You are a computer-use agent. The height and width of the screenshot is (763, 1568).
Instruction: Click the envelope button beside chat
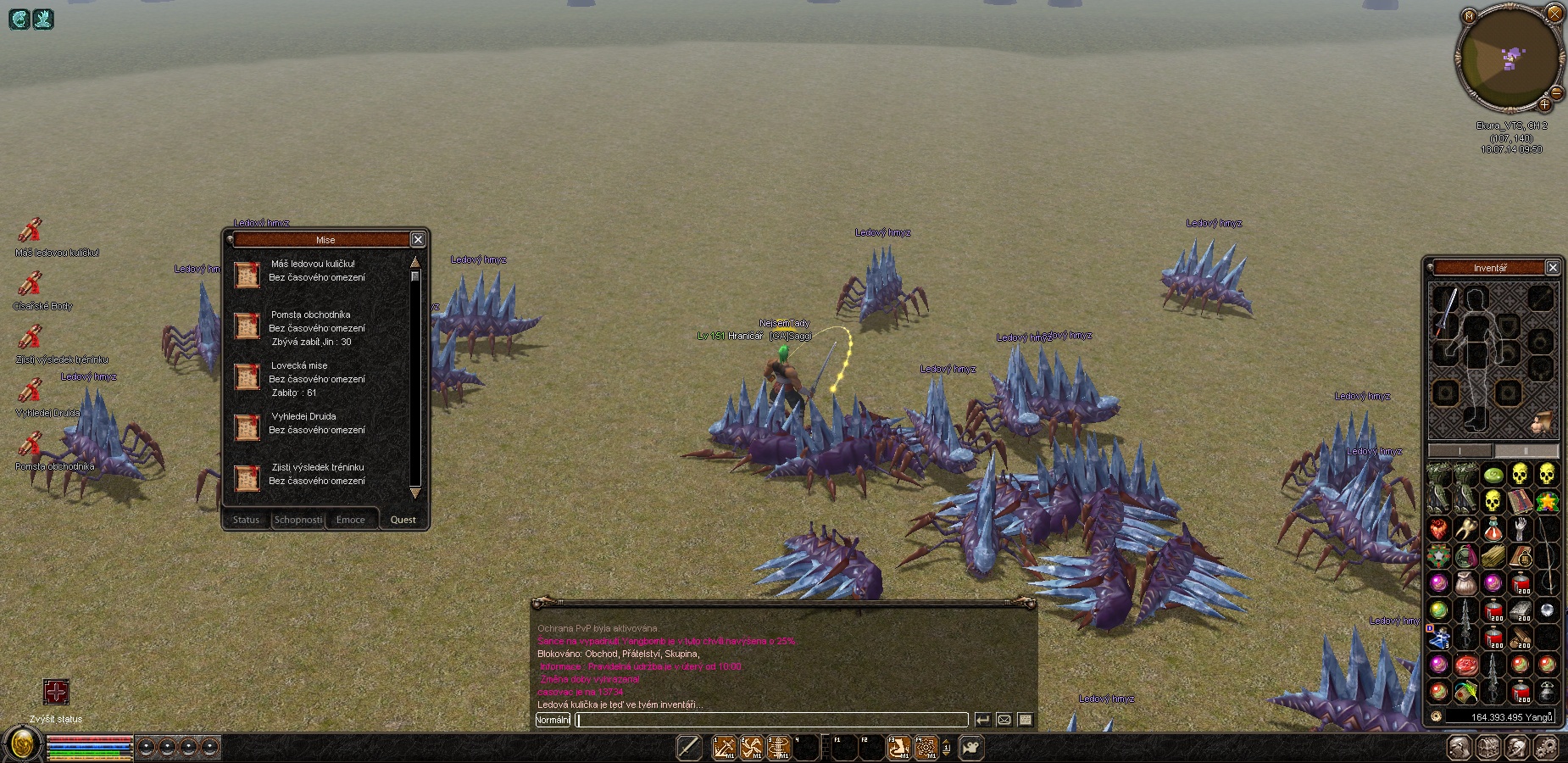click(1004, 720)
